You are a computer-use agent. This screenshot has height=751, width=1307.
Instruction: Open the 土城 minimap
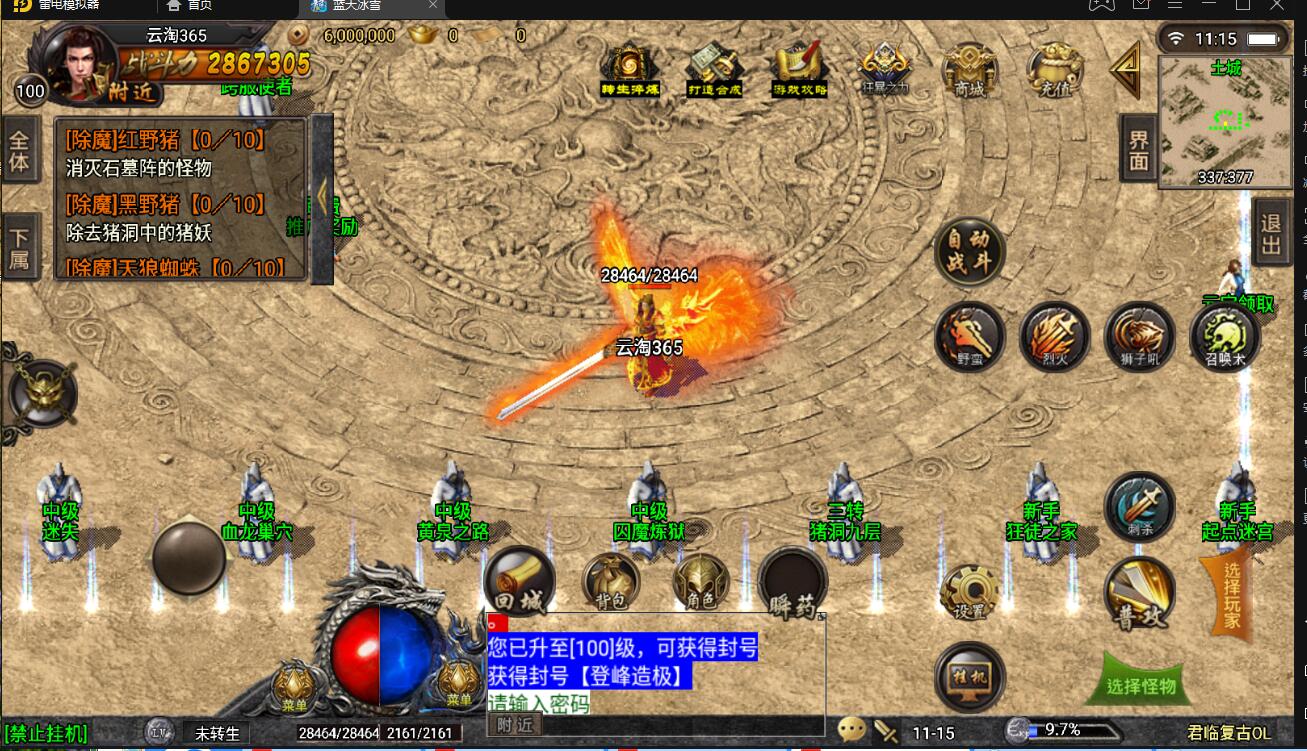pyautogui.click(x=1225, y=122)
